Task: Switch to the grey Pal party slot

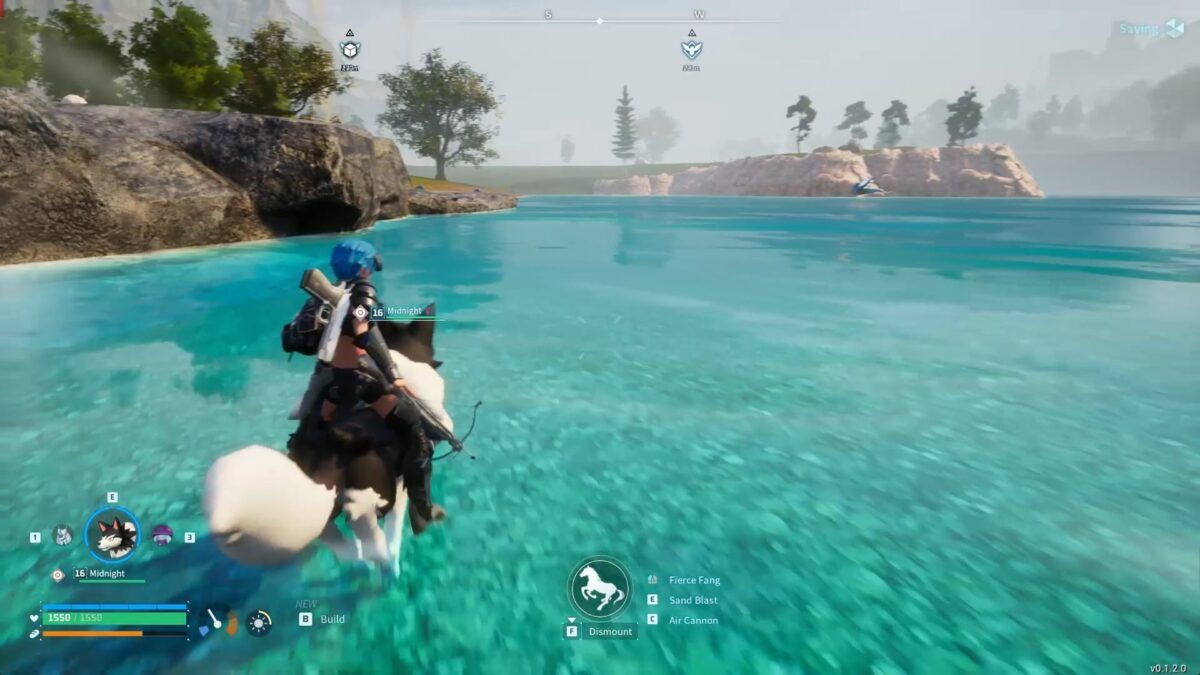Action: click(62, 536)
